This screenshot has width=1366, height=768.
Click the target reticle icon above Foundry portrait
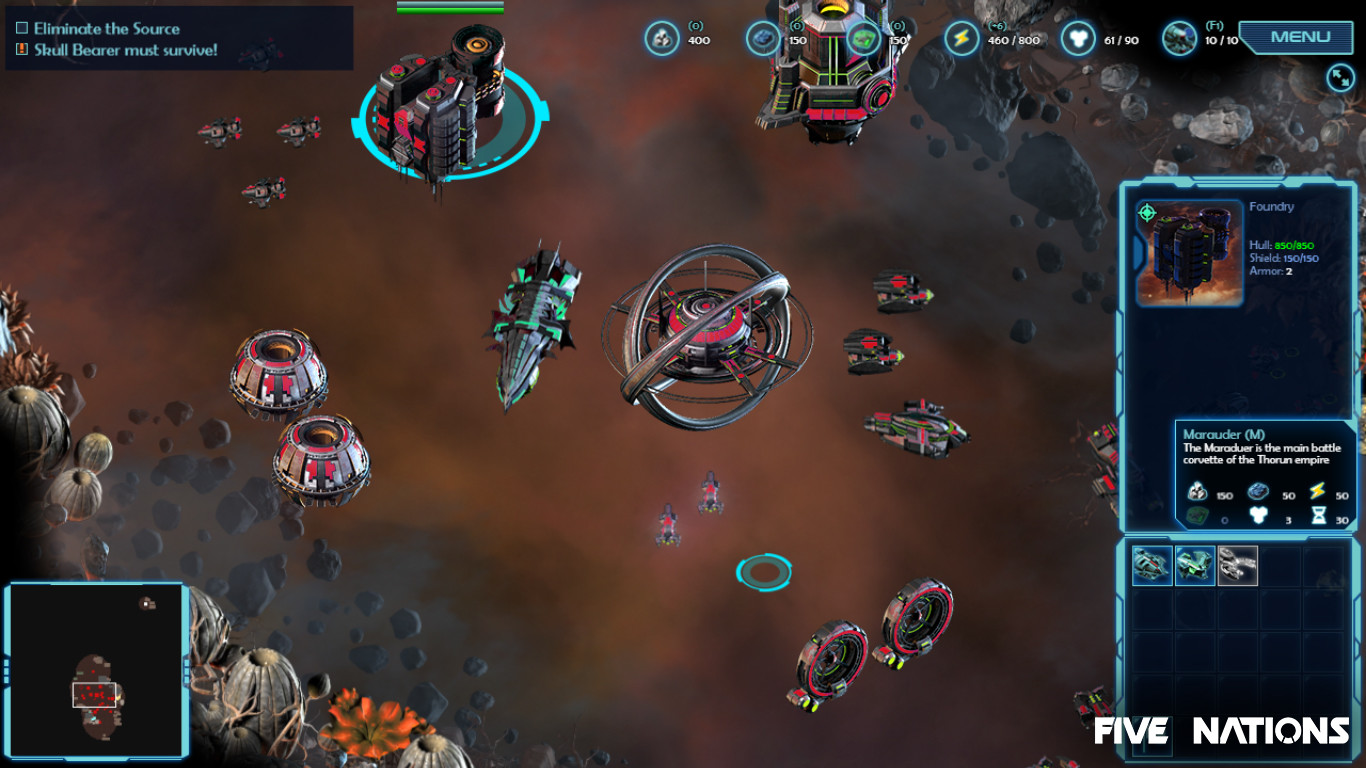click(1148, 211)
